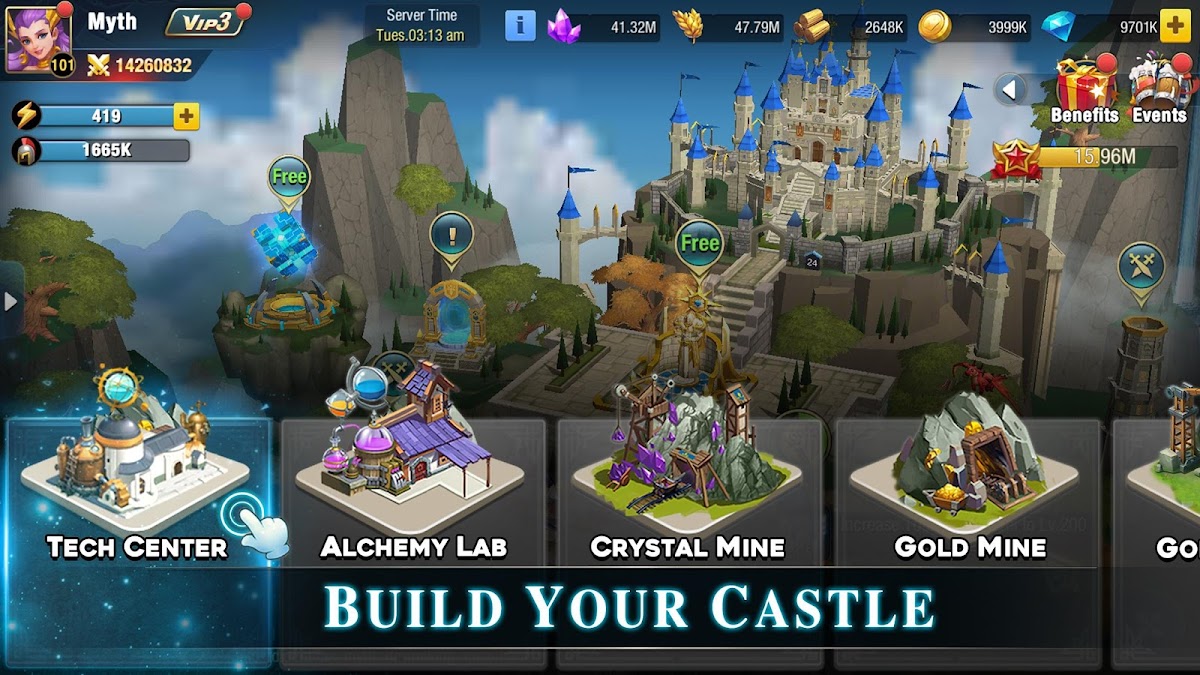Image resolution: width=1200 pixels, height=675 pixels.
Task: Open the VIP3 badge
Action: tap(204, 22)
